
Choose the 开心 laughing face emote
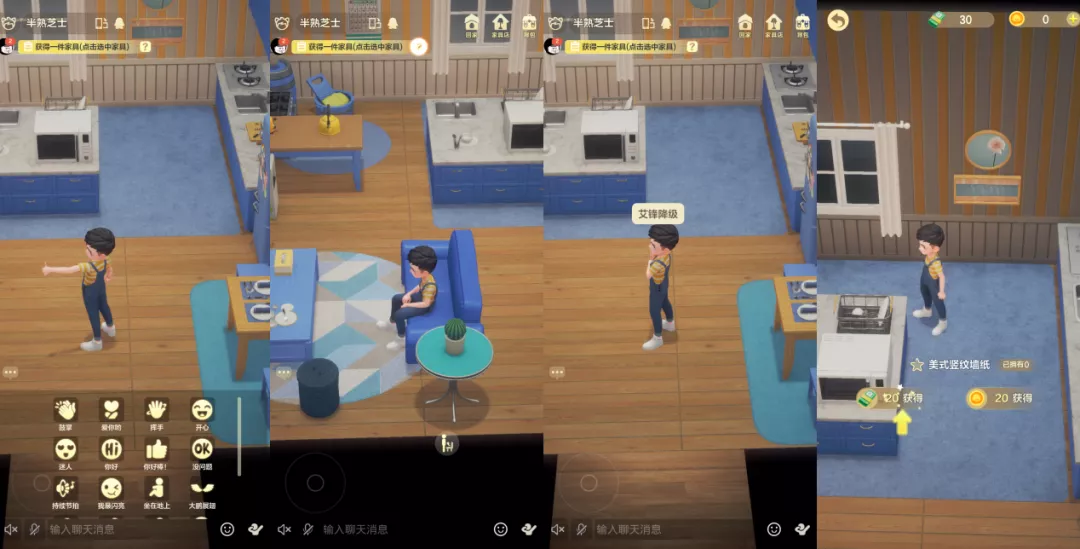tap(202, 409)
